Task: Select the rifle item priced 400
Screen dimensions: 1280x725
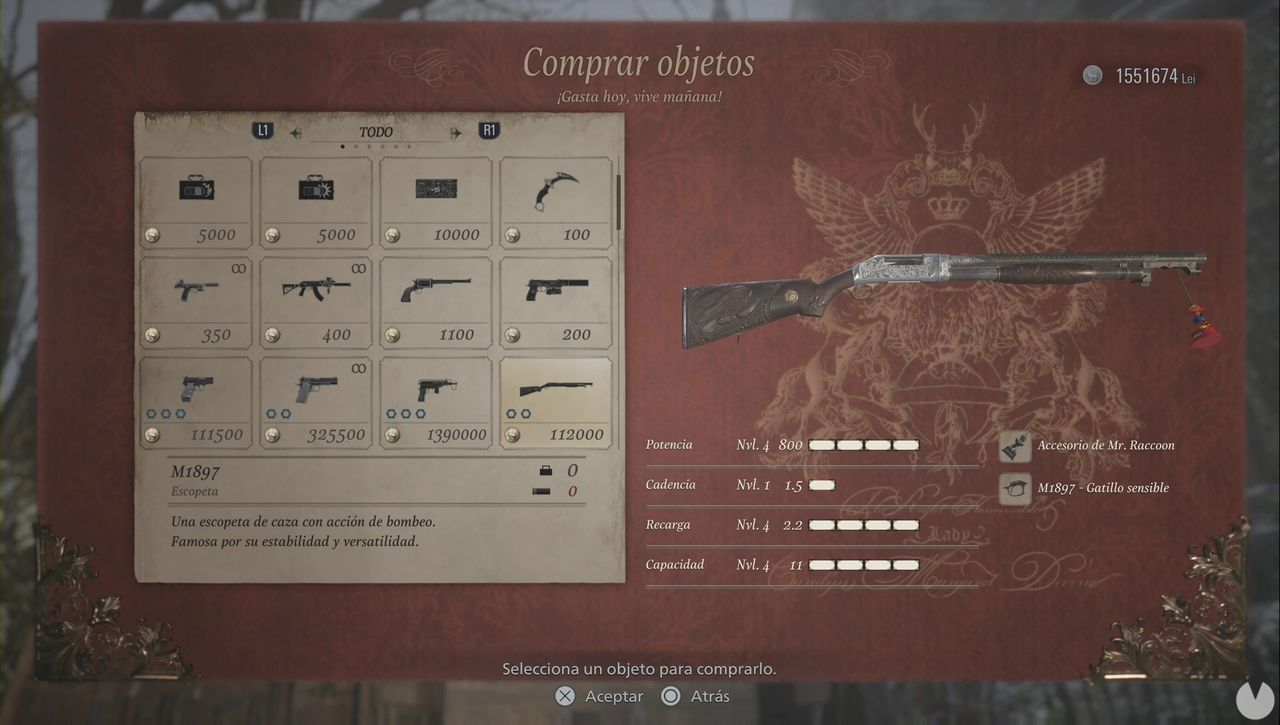Action: tap(315, 290)
